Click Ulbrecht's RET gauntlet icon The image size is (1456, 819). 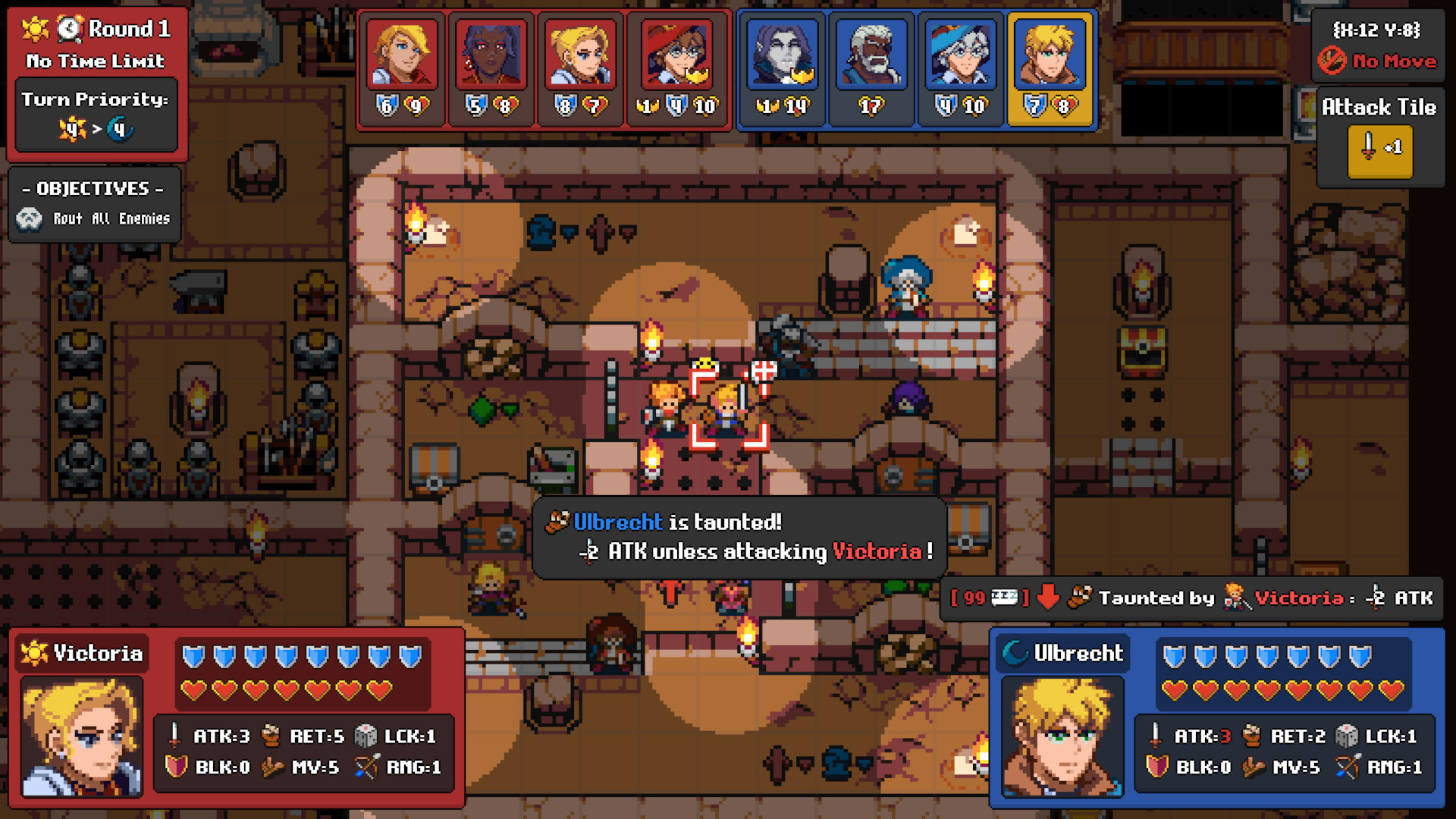1250,736
